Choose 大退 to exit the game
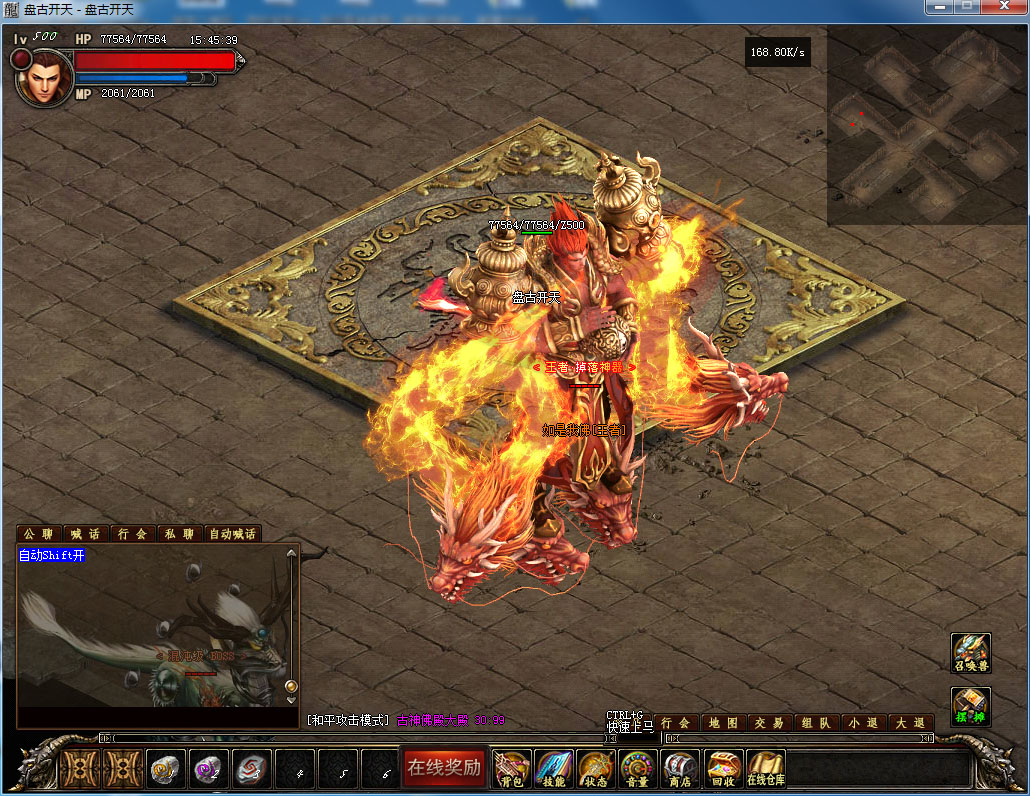The height and width of the screenshot is (796, 1030). [x=908, y=722]
